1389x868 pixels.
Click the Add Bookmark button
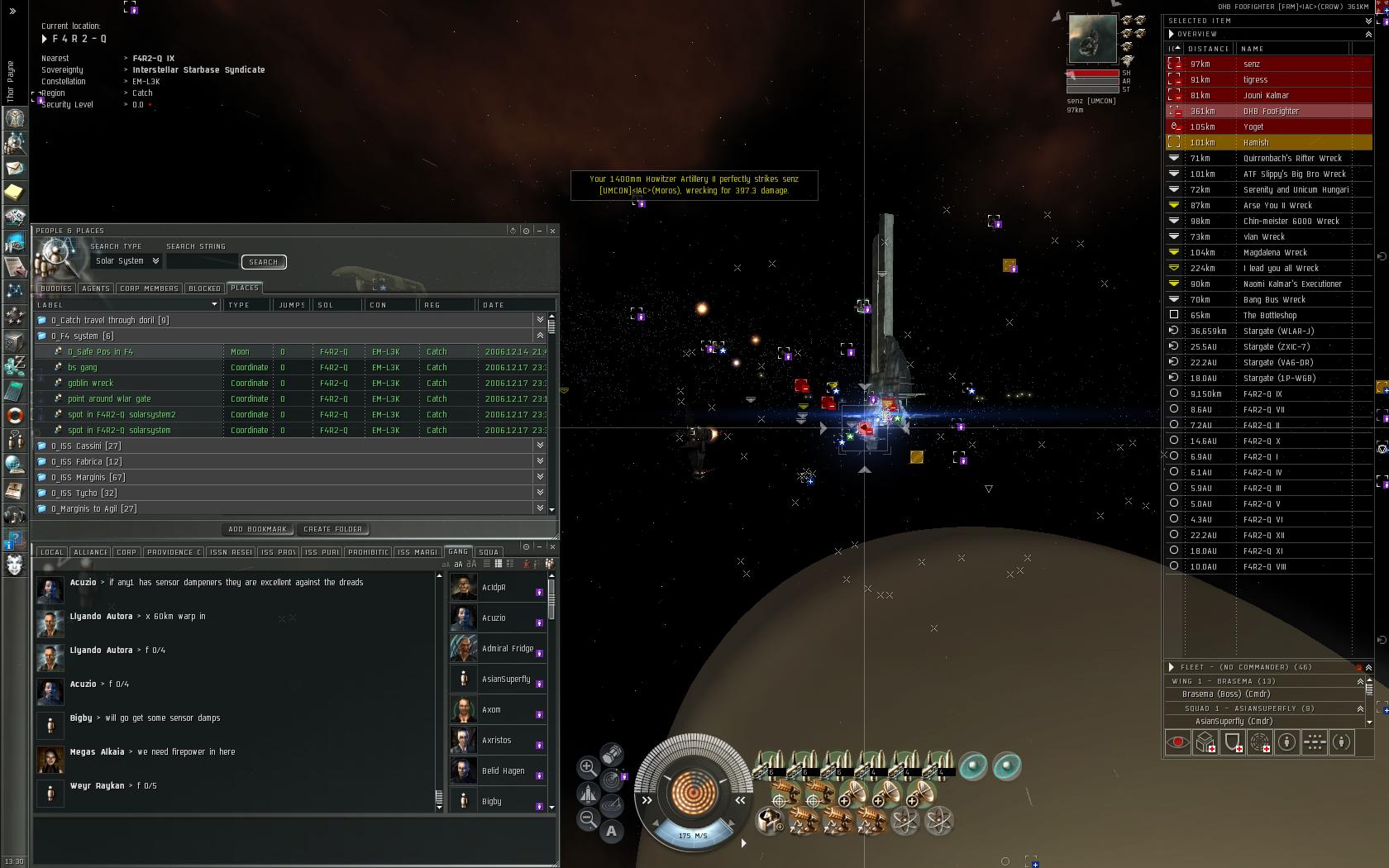(257, 529)
